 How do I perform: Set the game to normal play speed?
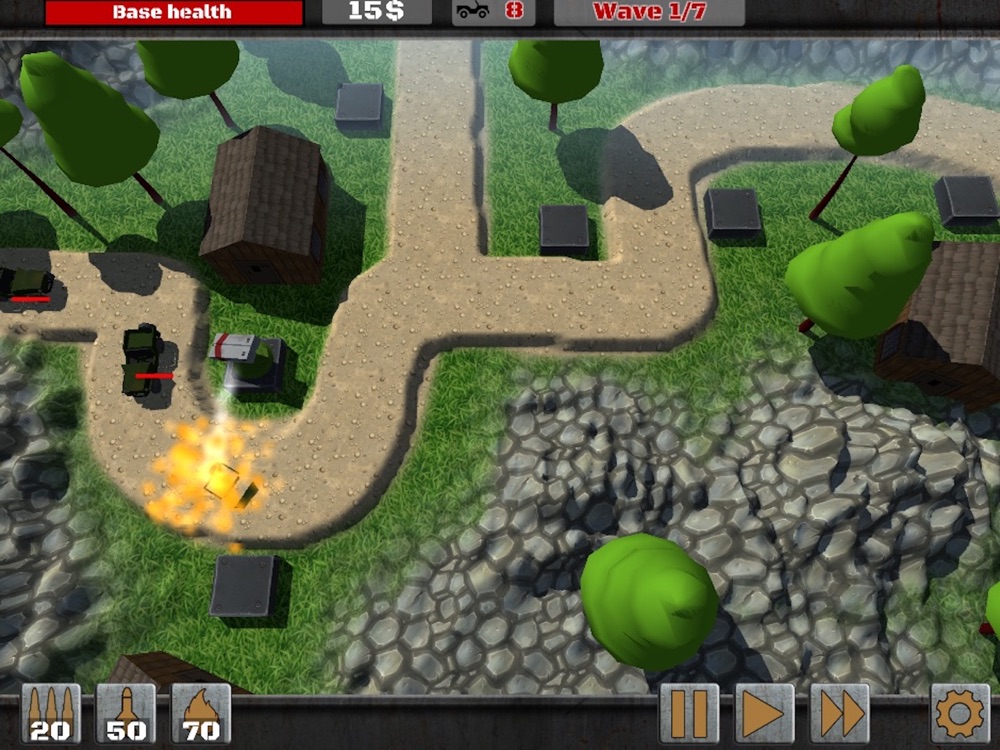[765, 713]
